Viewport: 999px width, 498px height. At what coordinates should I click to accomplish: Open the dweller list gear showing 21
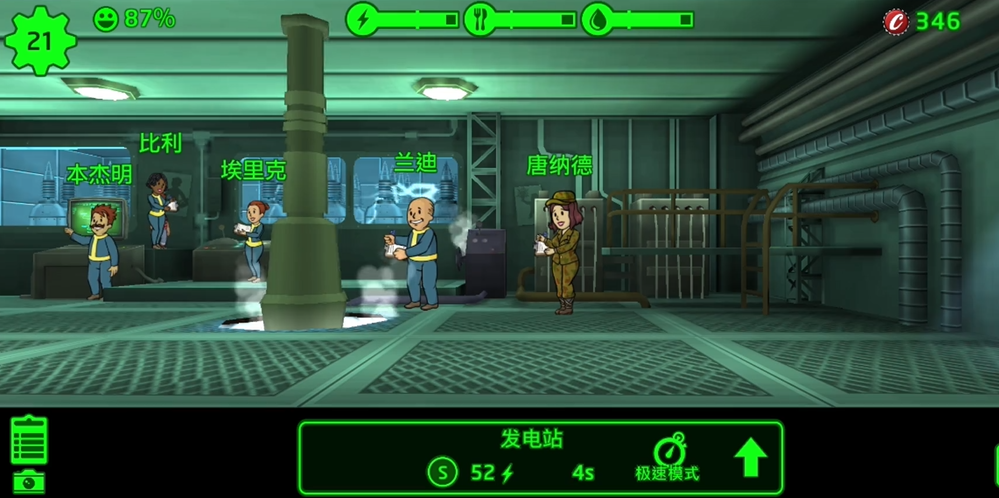click(39, 40)
